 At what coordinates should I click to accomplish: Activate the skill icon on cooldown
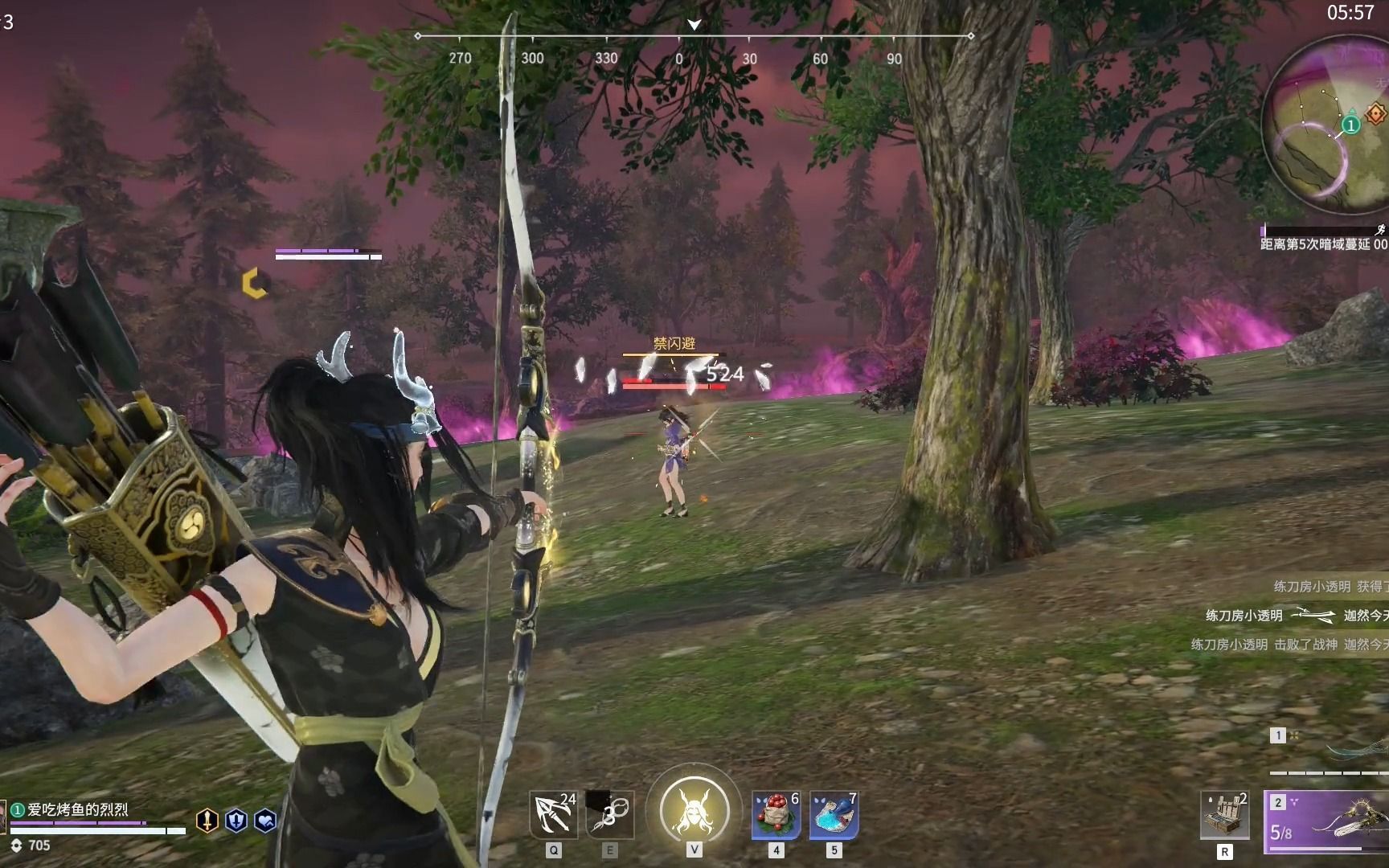(x=610, y=814)
